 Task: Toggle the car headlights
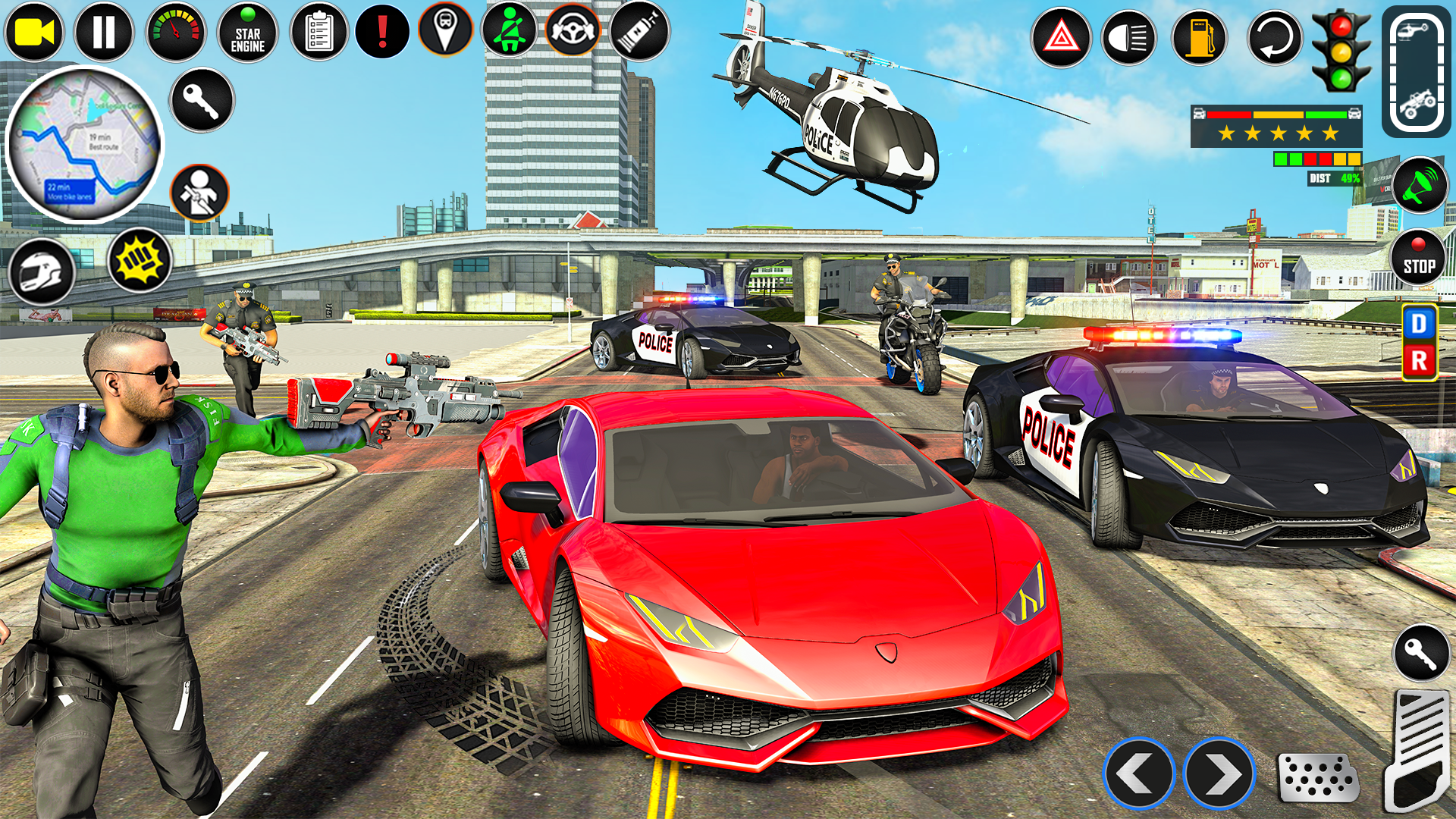pos(1128,37)
